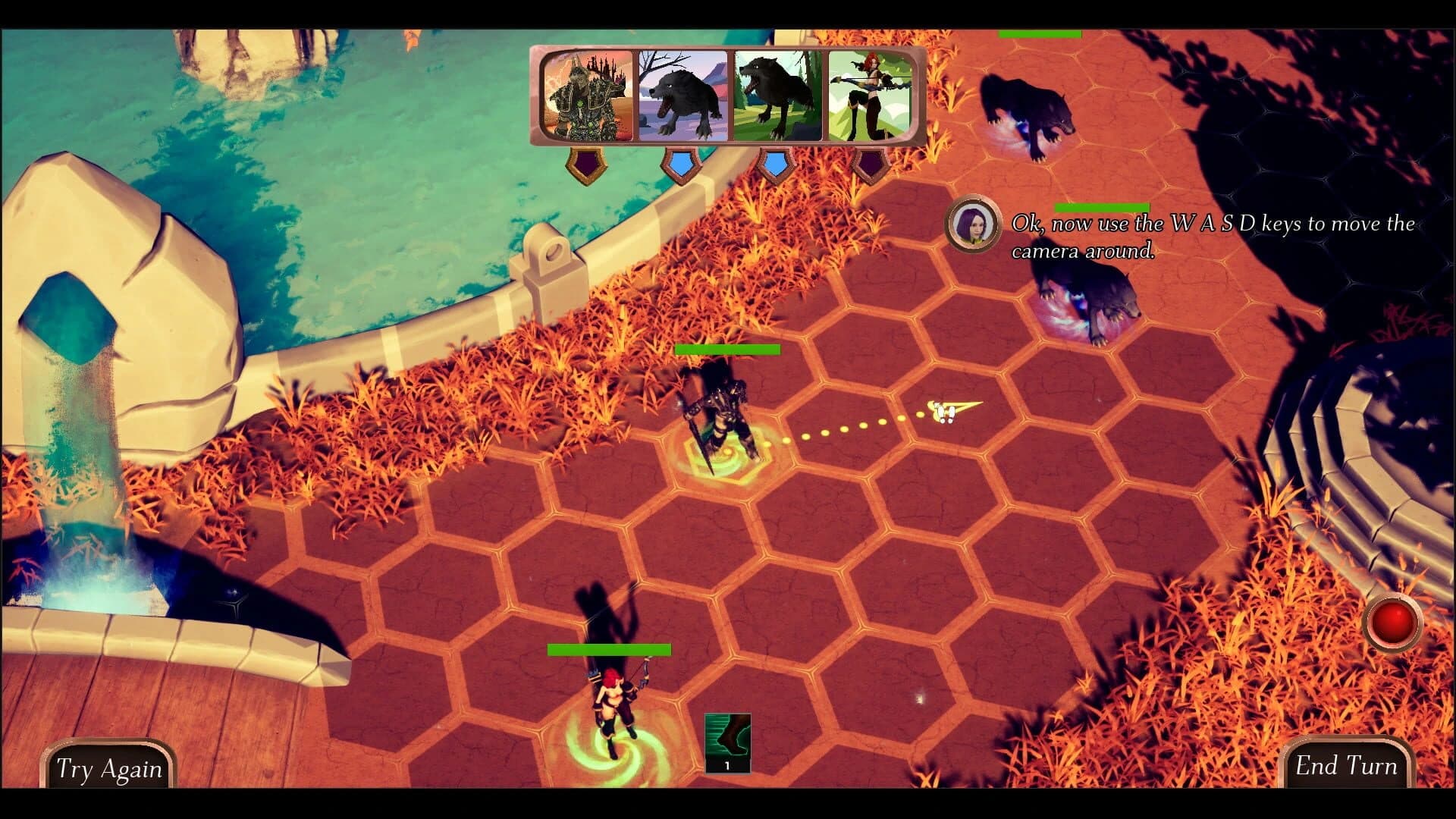Image resolution: width=1456 pixels, height=819 pixels.
Task: Toggle the blue pennant under the first wolf portrait
Action: pos(679,161)
